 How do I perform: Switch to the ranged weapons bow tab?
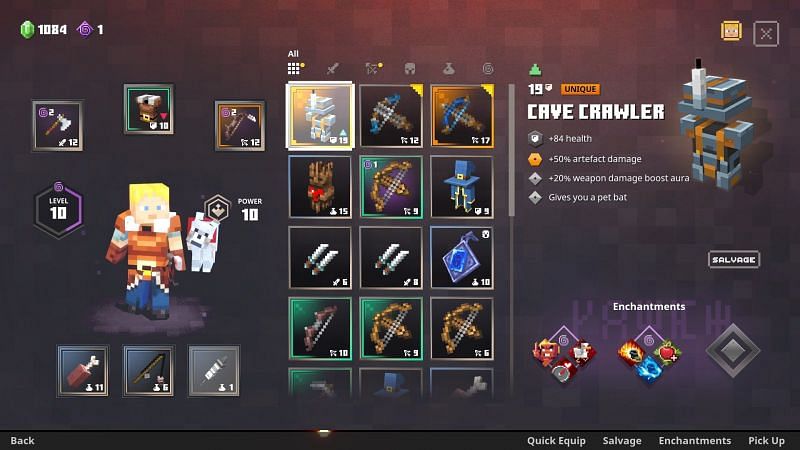coord(373,68)
